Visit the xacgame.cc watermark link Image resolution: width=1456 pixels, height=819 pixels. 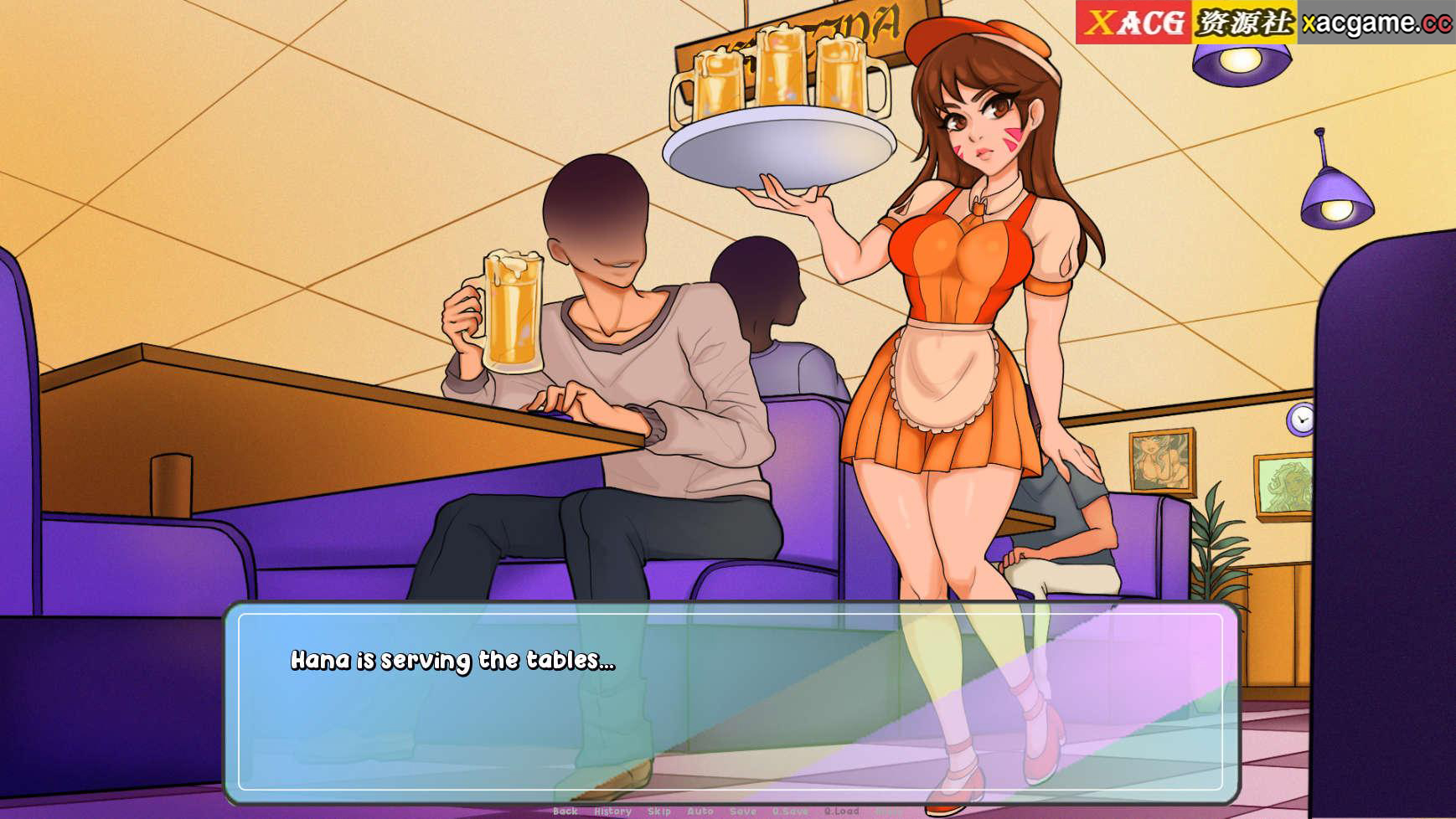(x=1376, y=23)
